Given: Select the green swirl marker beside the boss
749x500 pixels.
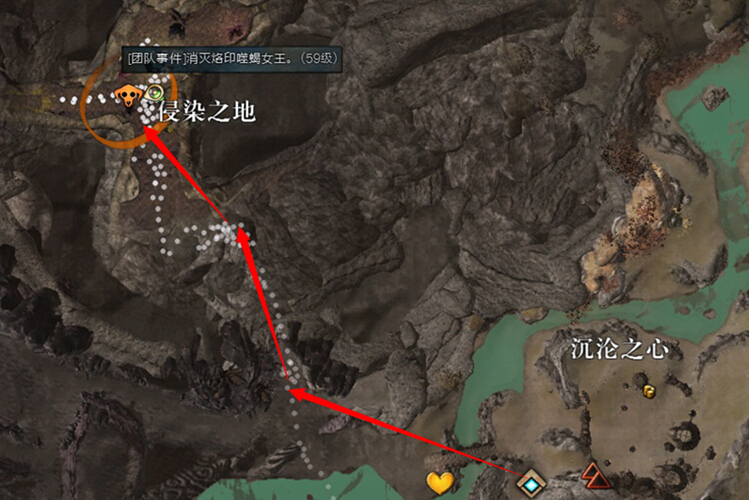Looking at the screenshot, I should click(x=154, y=92).
